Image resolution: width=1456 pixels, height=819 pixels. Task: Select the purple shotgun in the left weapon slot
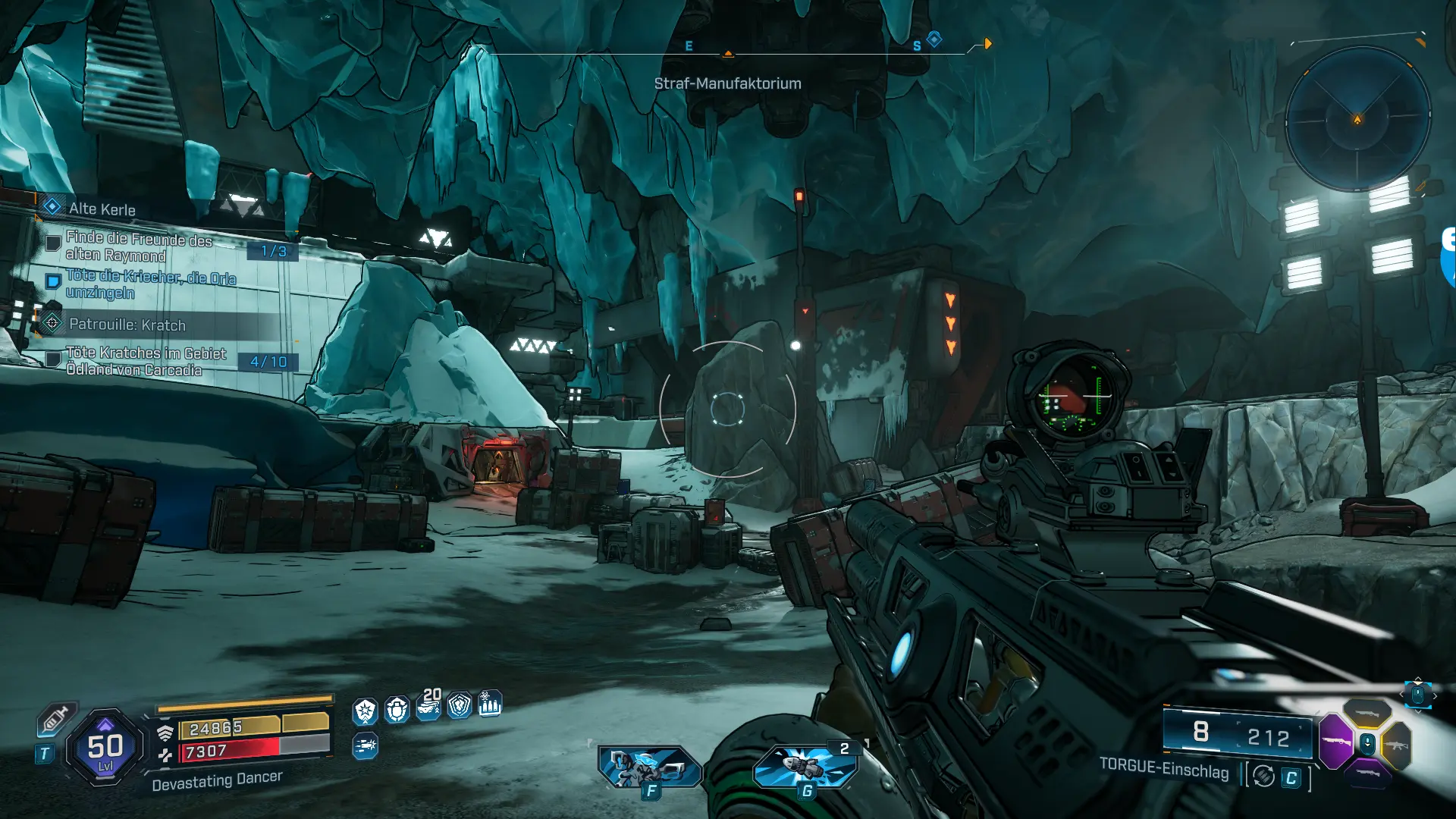click(1336, 740)
